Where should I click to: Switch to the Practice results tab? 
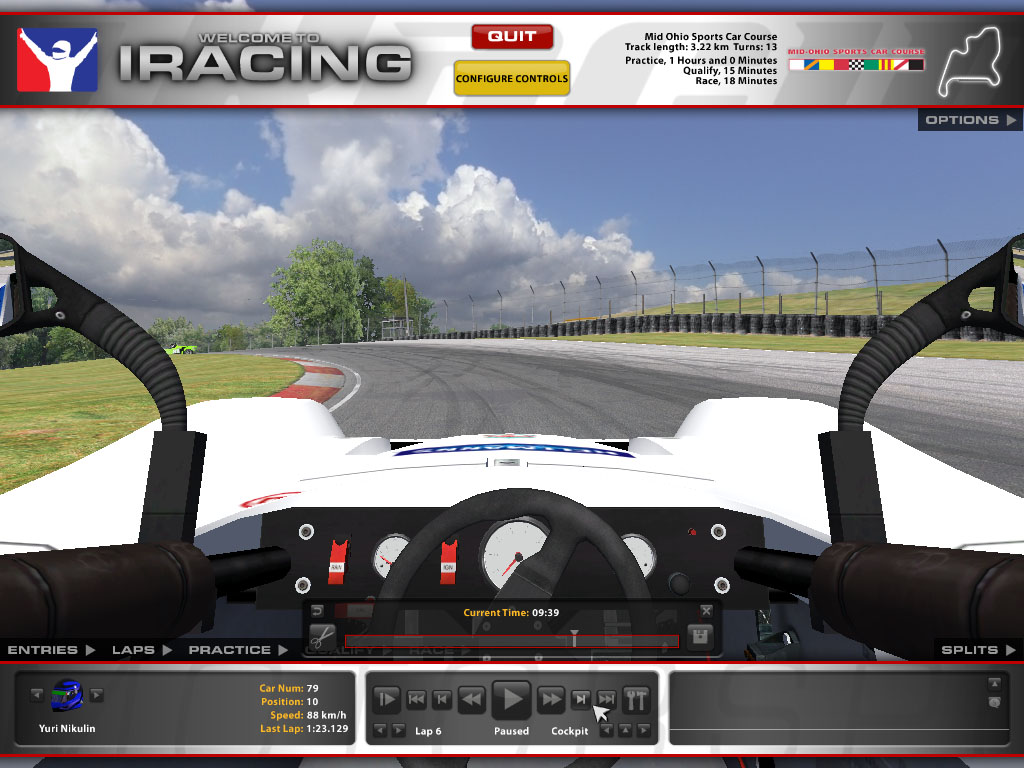coord(238,650)
